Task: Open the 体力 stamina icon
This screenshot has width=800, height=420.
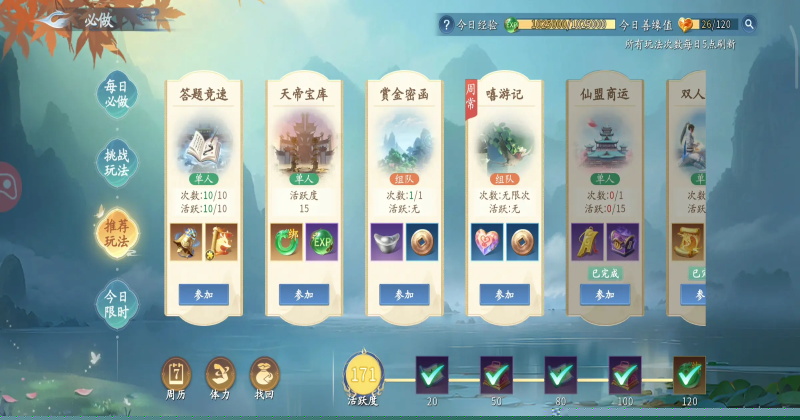Action: [220, 377]
